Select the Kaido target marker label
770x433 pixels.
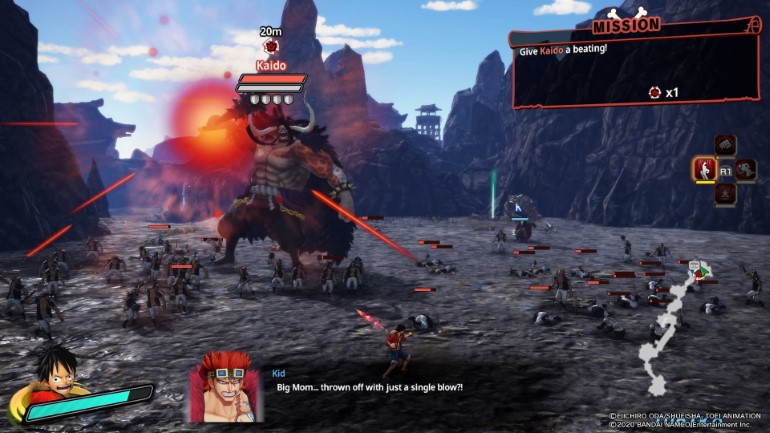(x=271, y=64)
